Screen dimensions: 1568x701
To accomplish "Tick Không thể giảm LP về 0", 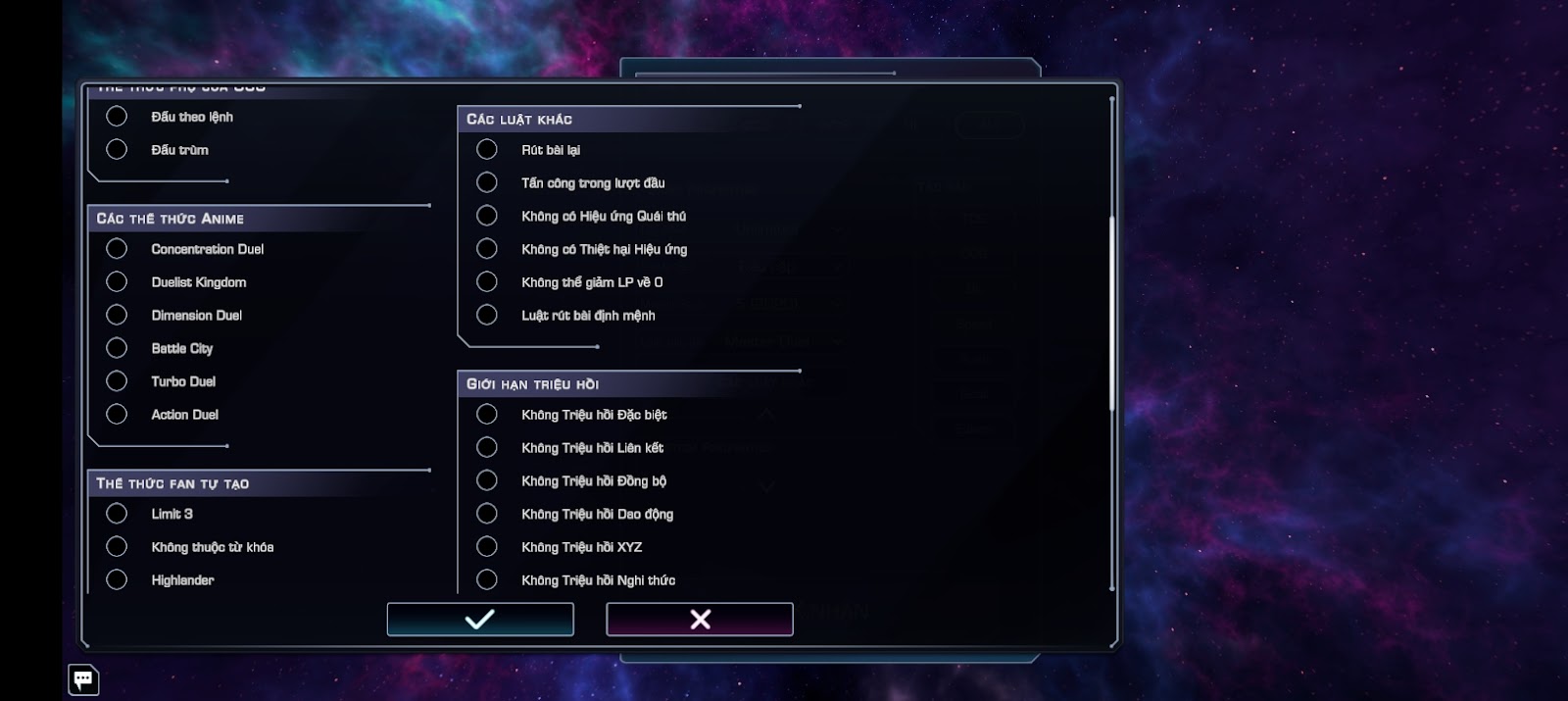I will [x=487, y=282].
